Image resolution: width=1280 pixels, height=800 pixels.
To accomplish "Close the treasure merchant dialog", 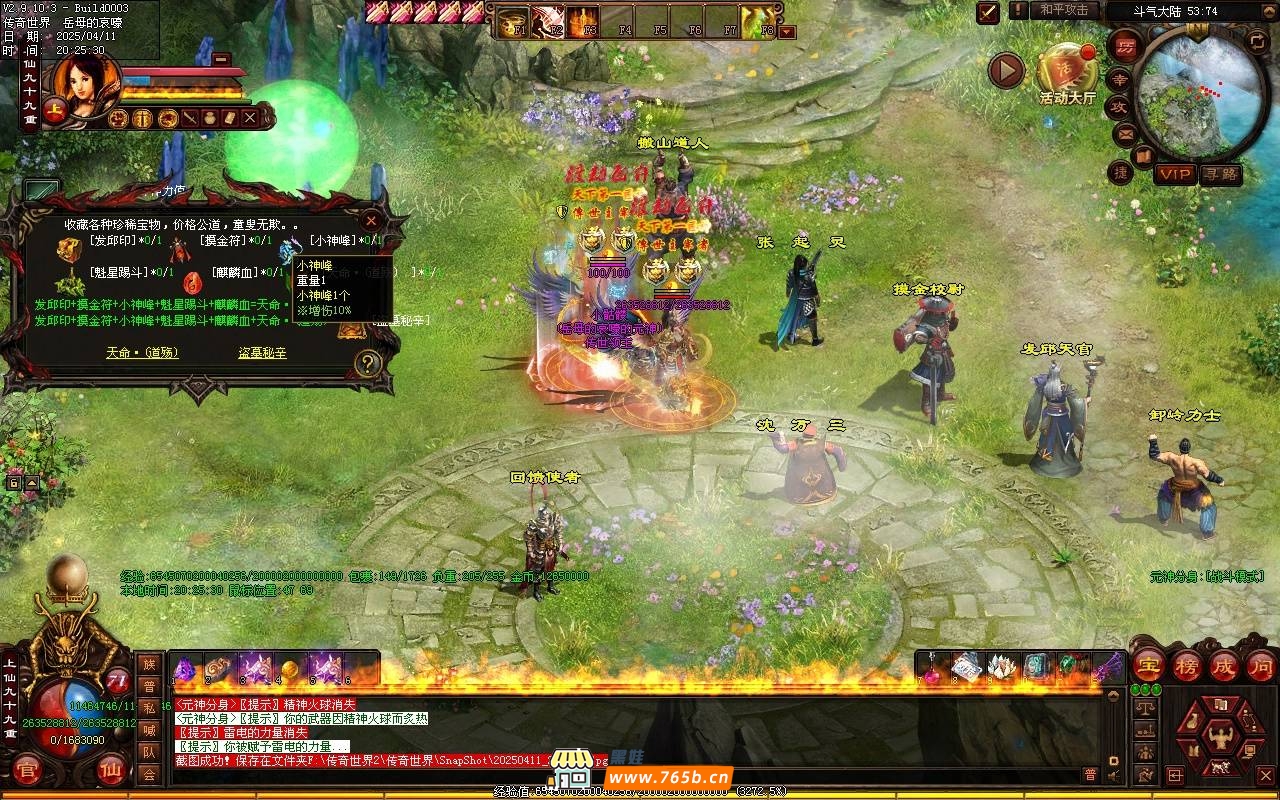I will (371, 220).
